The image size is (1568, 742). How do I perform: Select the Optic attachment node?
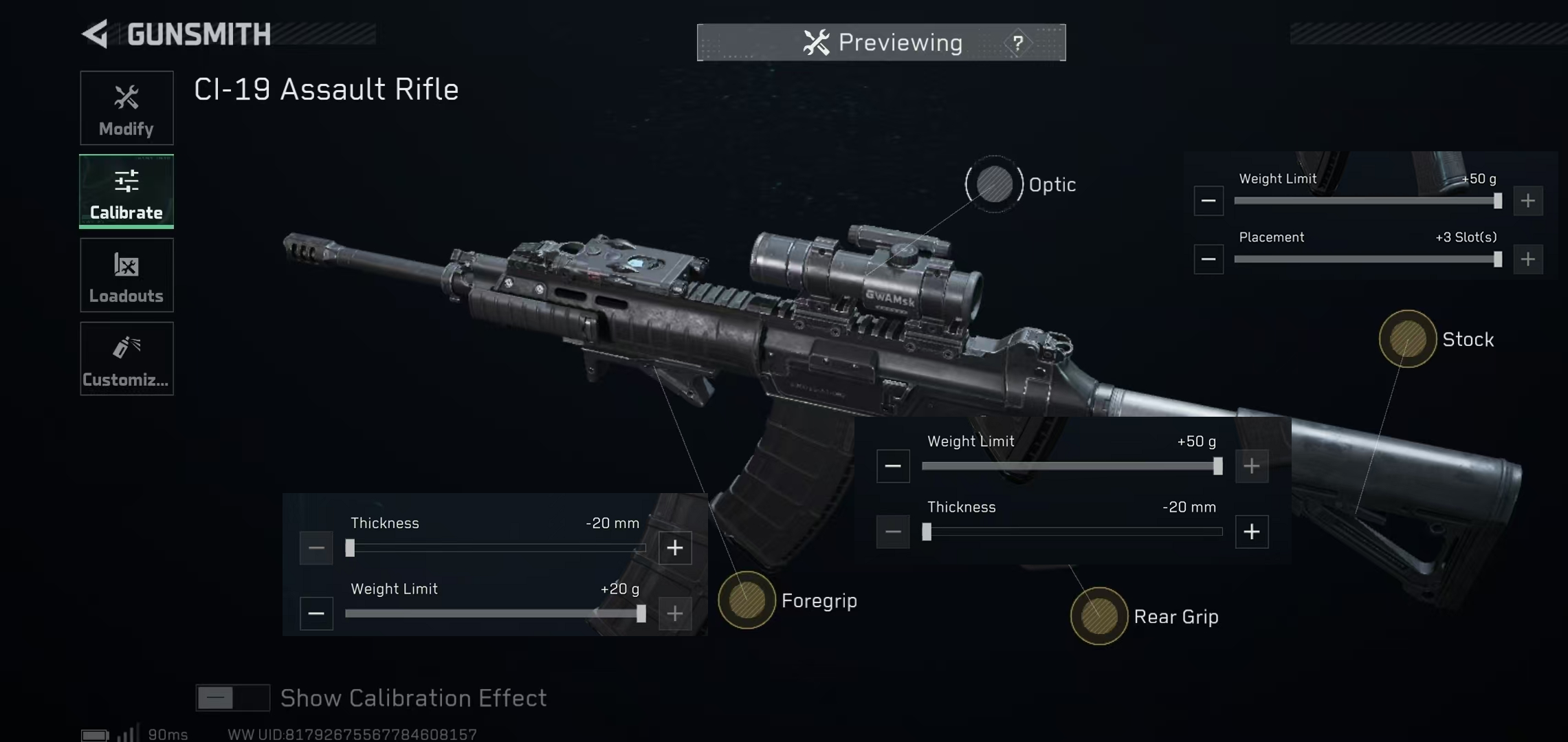pyautogui.click(x=994, y=184)
